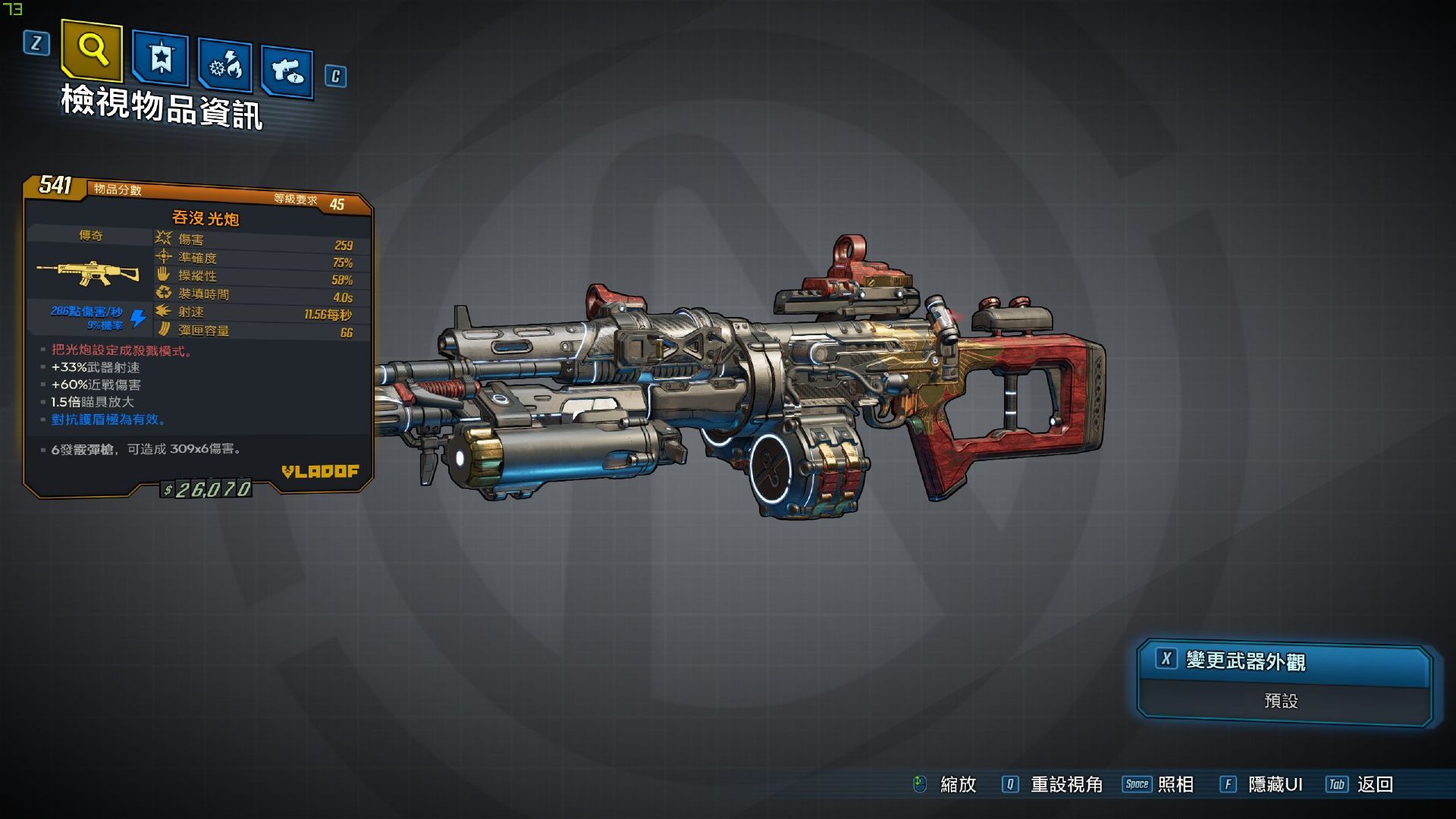The width and height of the screenshot is (1456, 819).
Task: Switch to the weapon icon tab
Action: click(x=287, y=72)
